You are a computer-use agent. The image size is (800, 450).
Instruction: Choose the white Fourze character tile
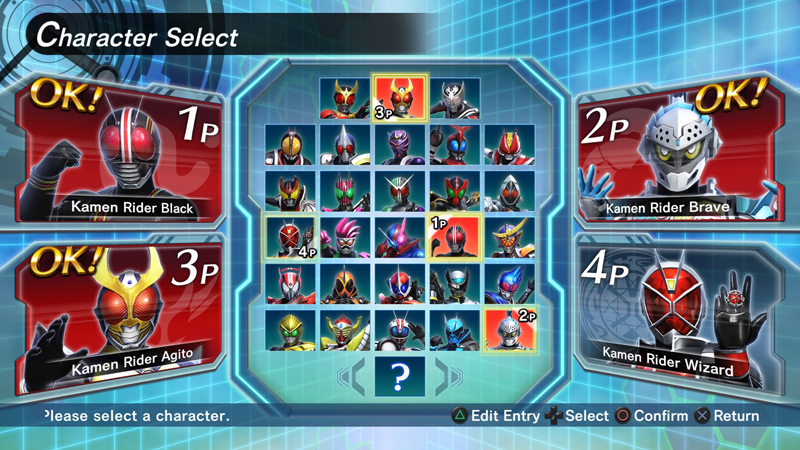tap(508, 192)
